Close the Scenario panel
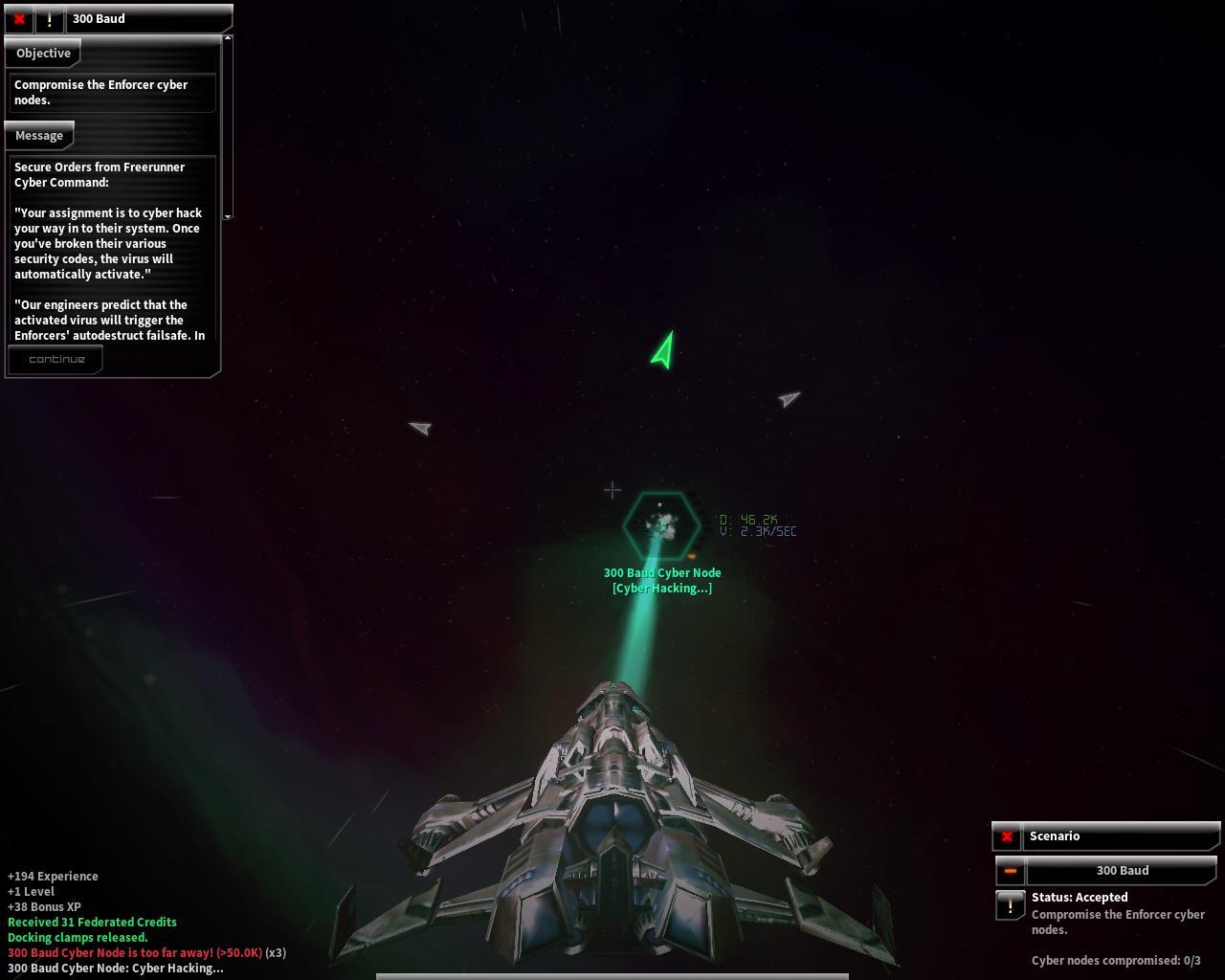 (x=1007, y=836)
